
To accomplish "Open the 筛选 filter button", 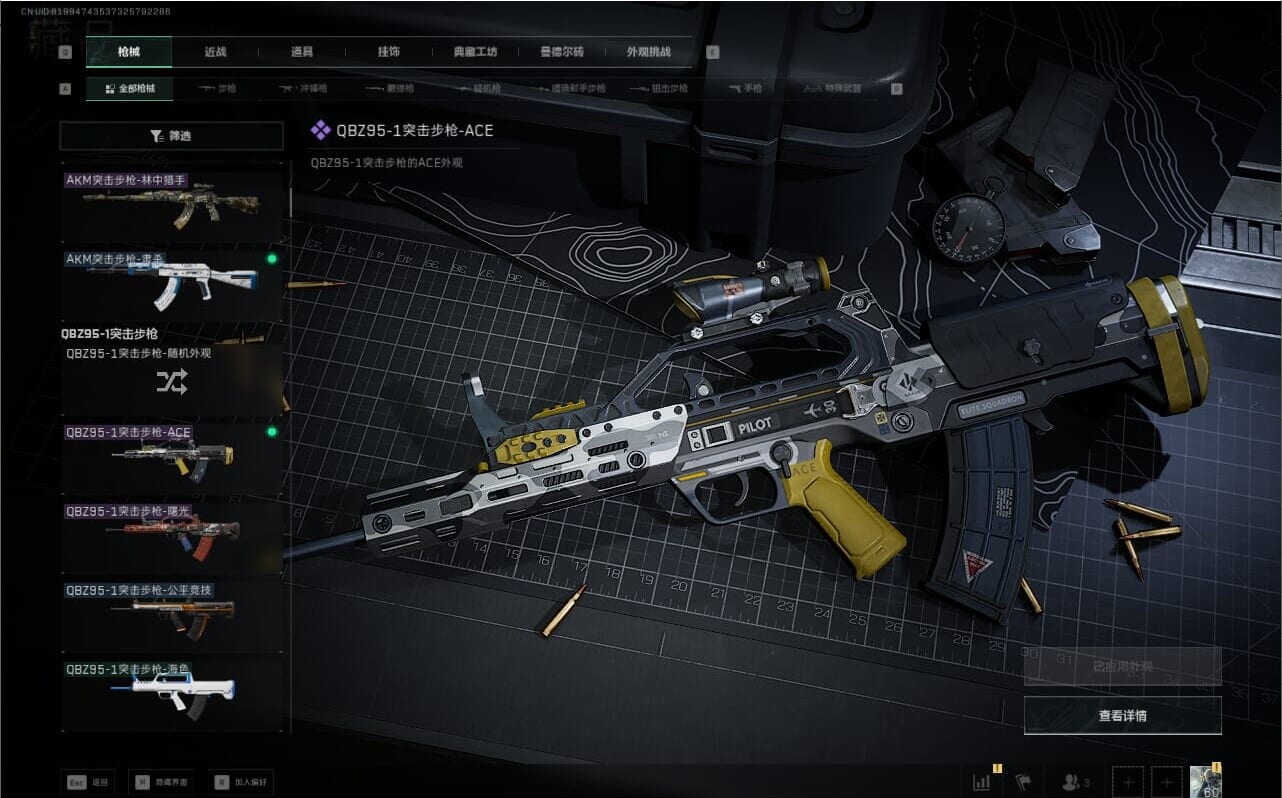I will pyautogui.click(x=171, y=136).
